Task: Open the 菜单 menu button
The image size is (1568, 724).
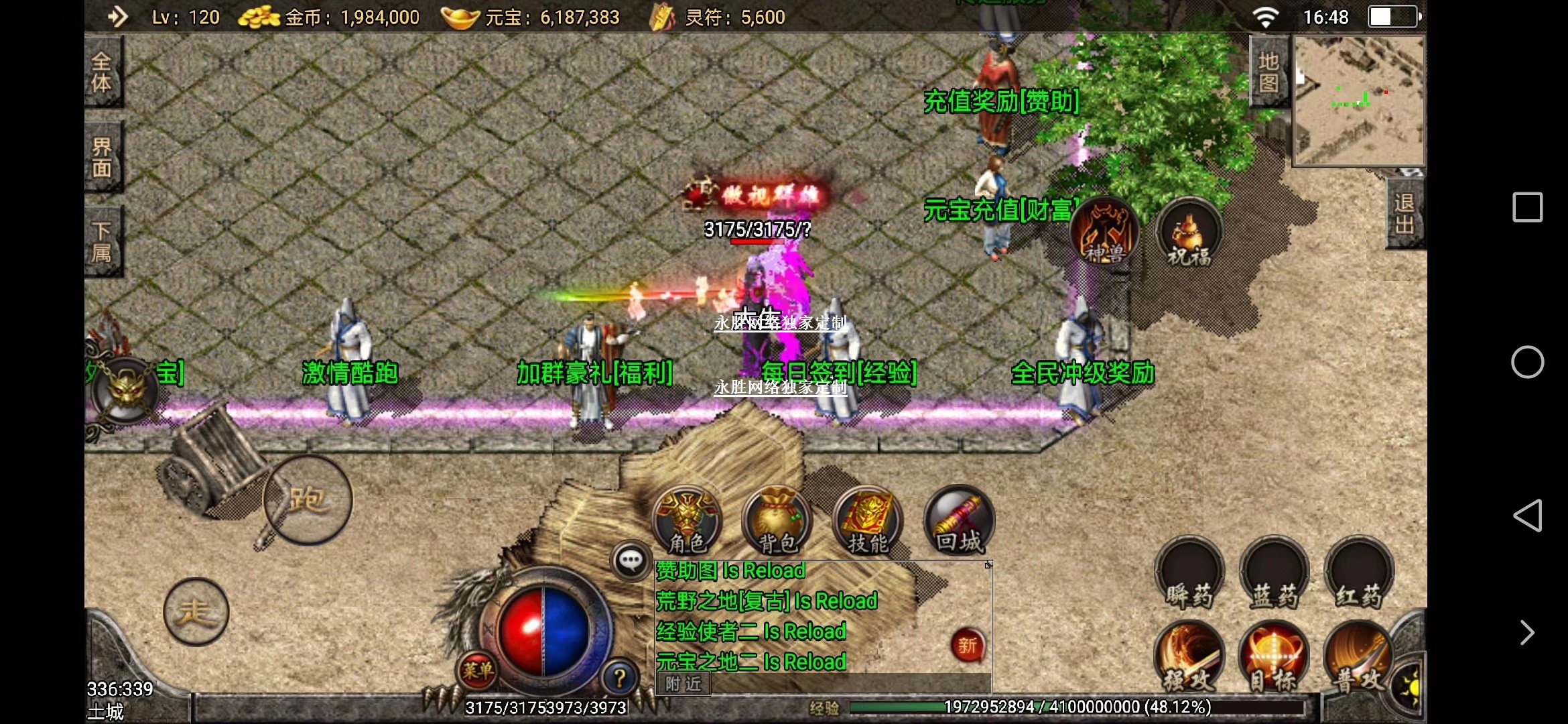Action: [x=477, y=670]
